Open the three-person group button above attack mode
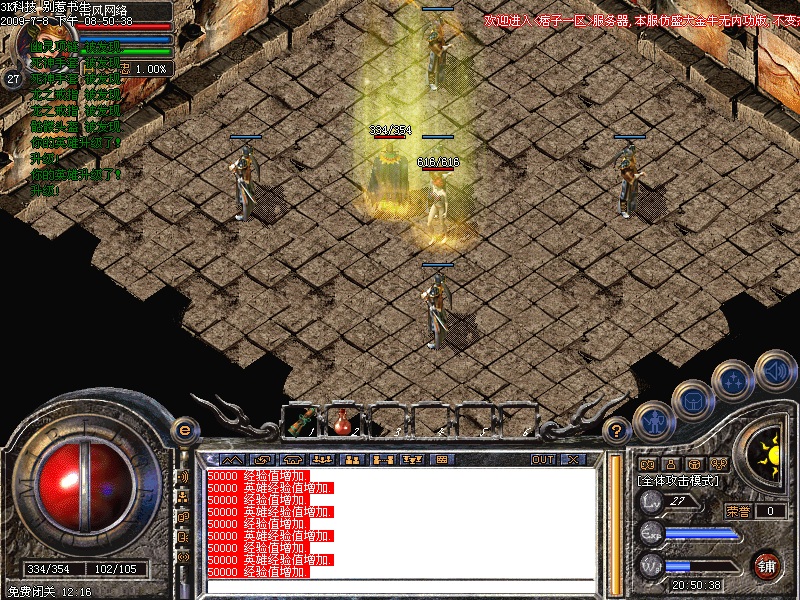 tap(718, 464)
